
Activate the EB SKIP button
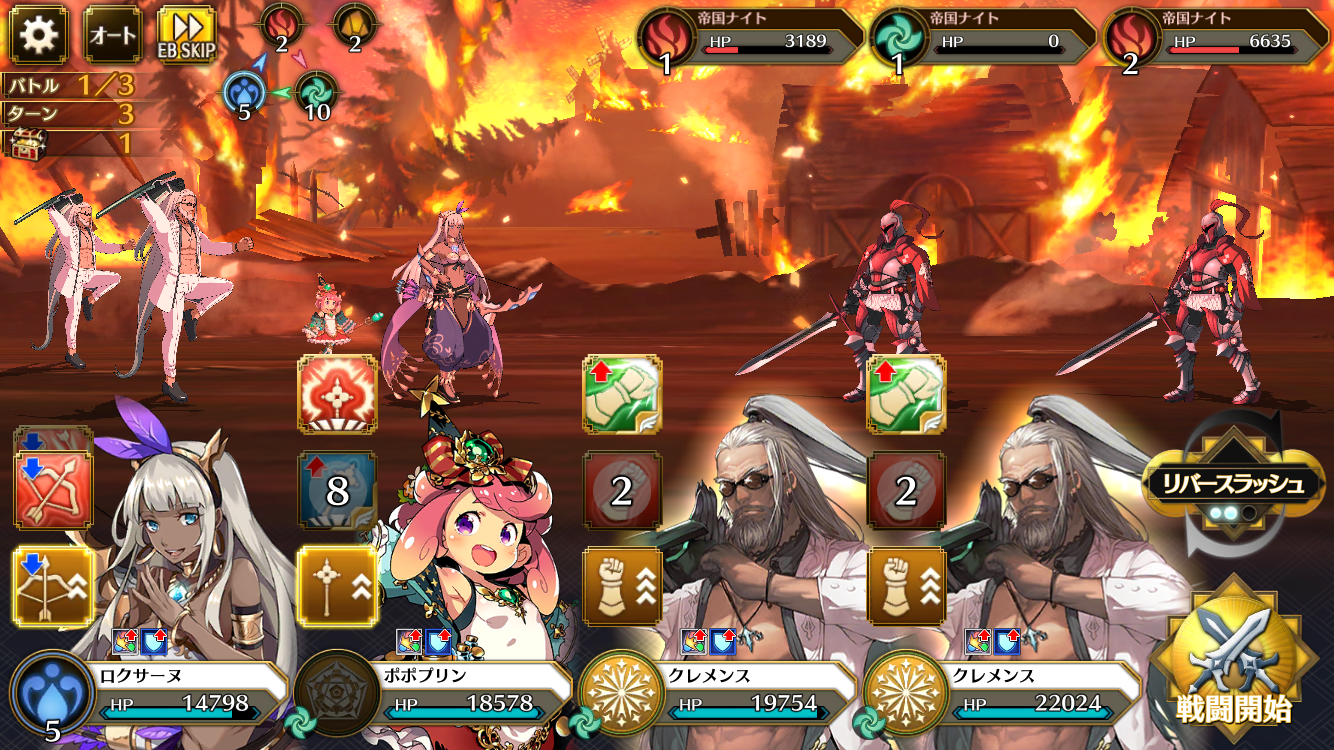(x=187, y=35)
